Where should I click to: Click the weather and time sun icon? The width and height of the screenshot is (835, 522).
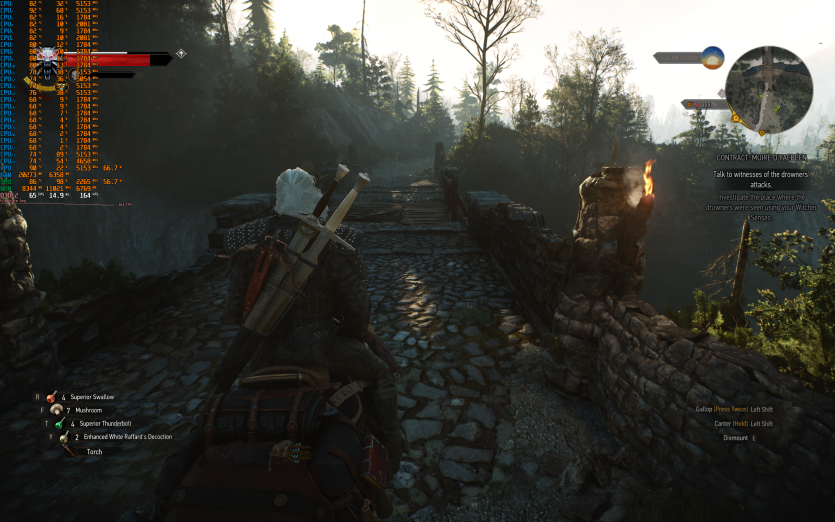pyautogui.click(x=711, y=58)
